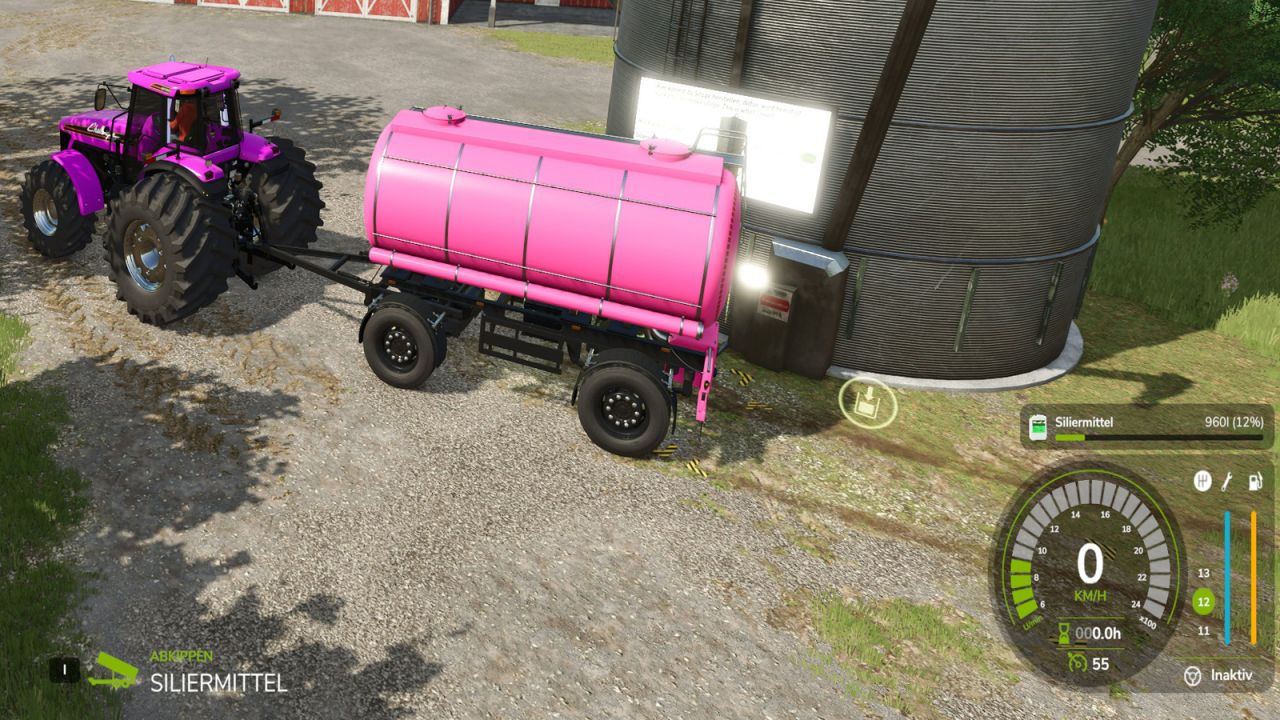Click the steering wheel Inaktiv icon
1280x720 pixels.
pyautogui.click(x=1192, y=673)
